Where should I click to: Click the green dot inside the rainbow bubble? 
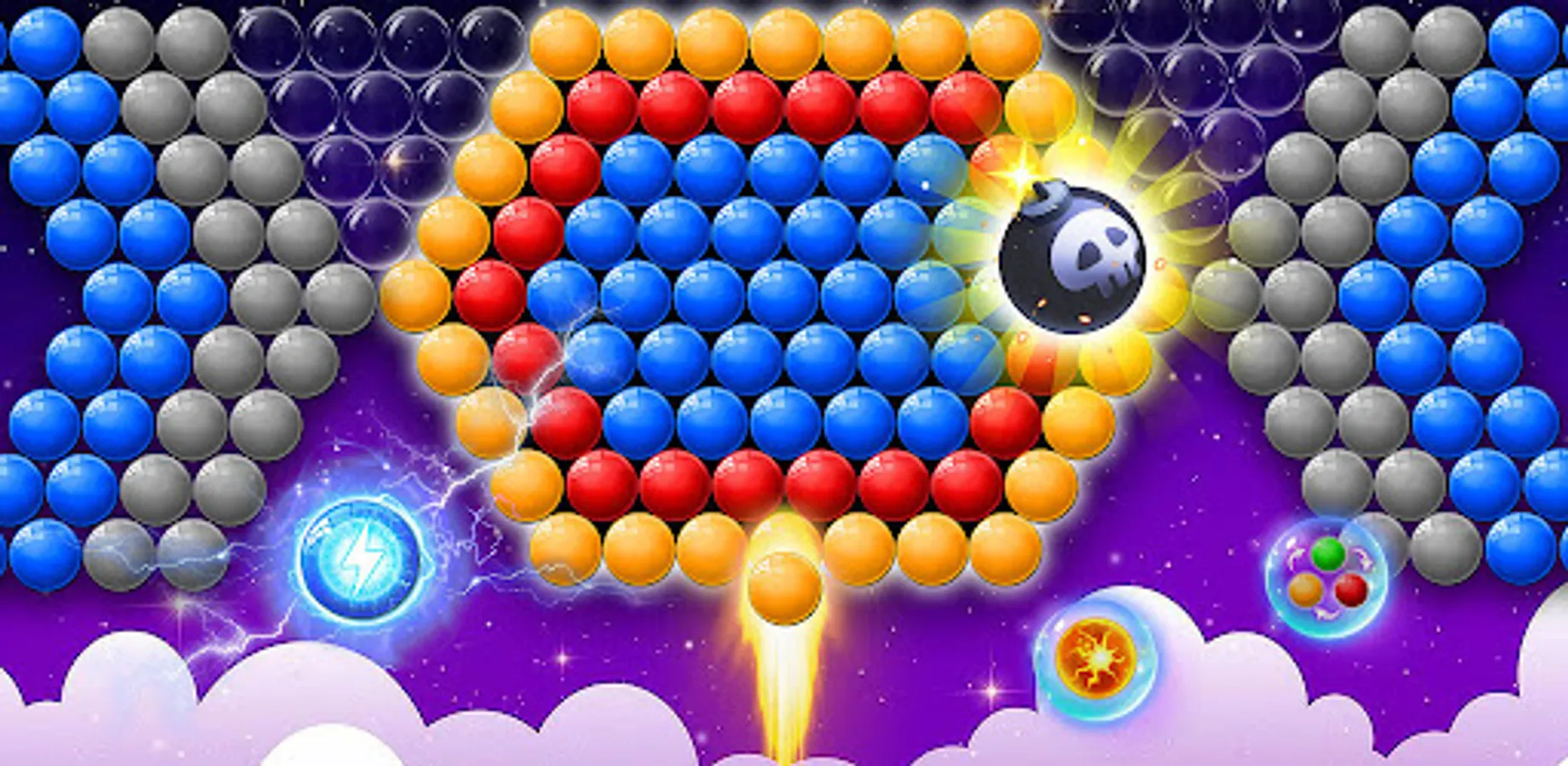[1328, 554]
